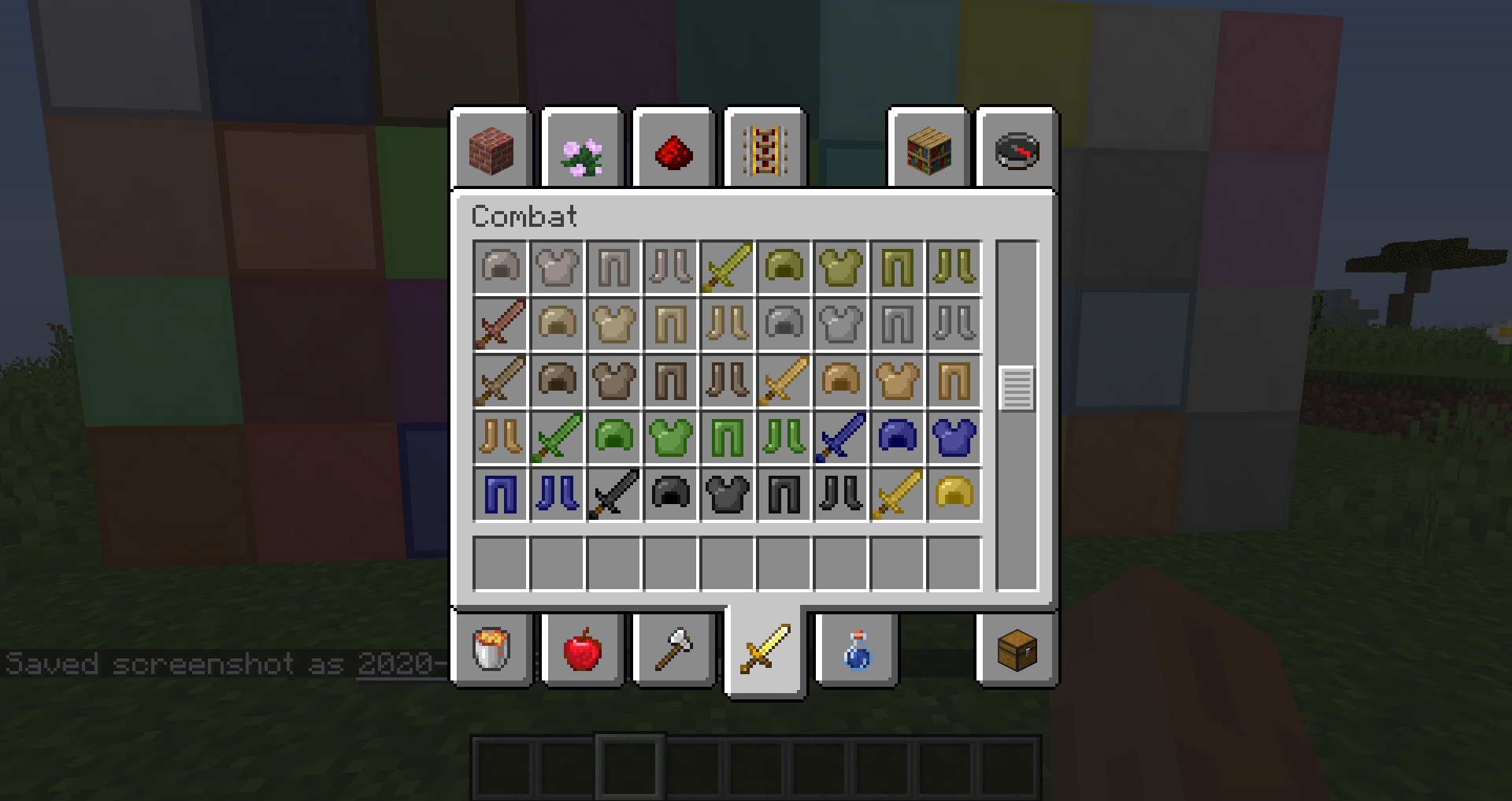Switch to the Decorations tab with the flower
Viewport: 1512px width, 801px height.
[581, 150]
